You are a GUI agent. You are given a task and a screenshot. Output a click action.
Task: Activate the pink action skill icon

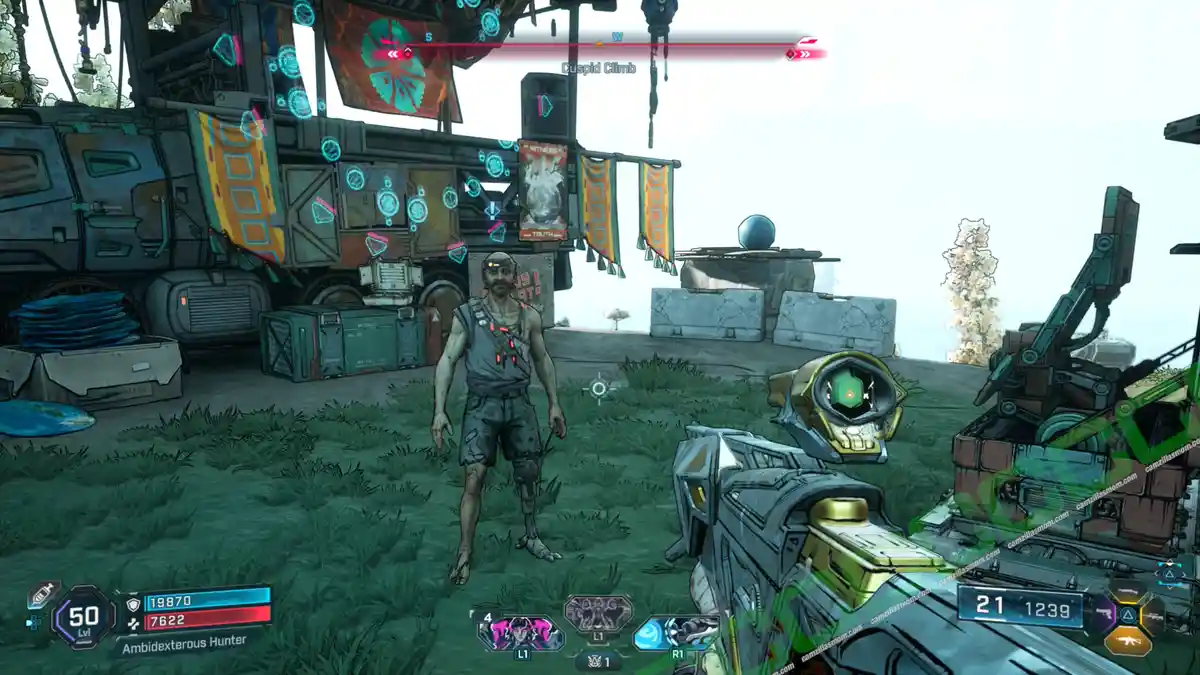(520, 633)
